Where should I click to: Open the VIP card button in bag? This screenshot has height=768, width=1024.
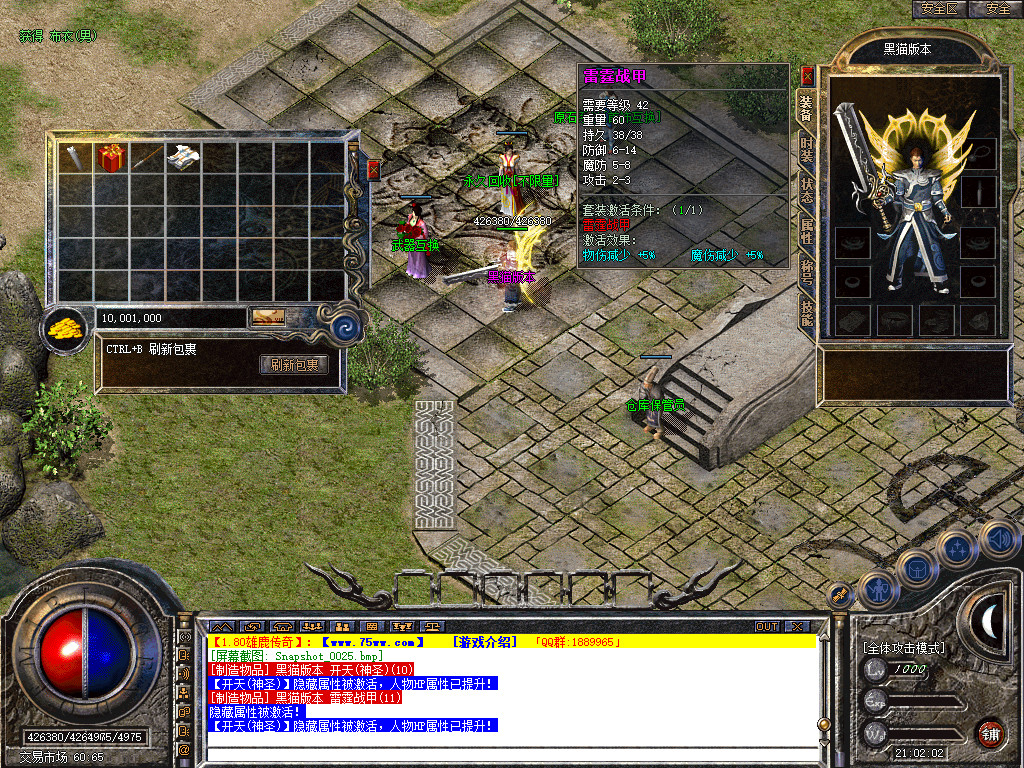[x=267, y=317]
